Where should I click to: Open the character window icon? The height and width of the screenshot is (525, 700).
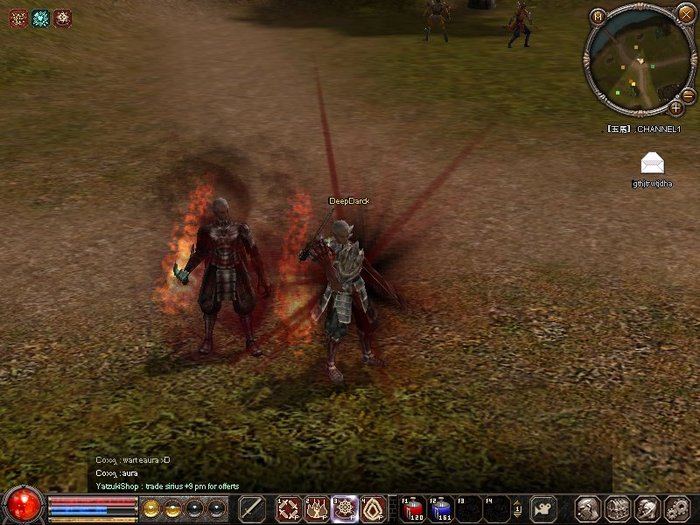pyautogui.click(x=588, y=507)
